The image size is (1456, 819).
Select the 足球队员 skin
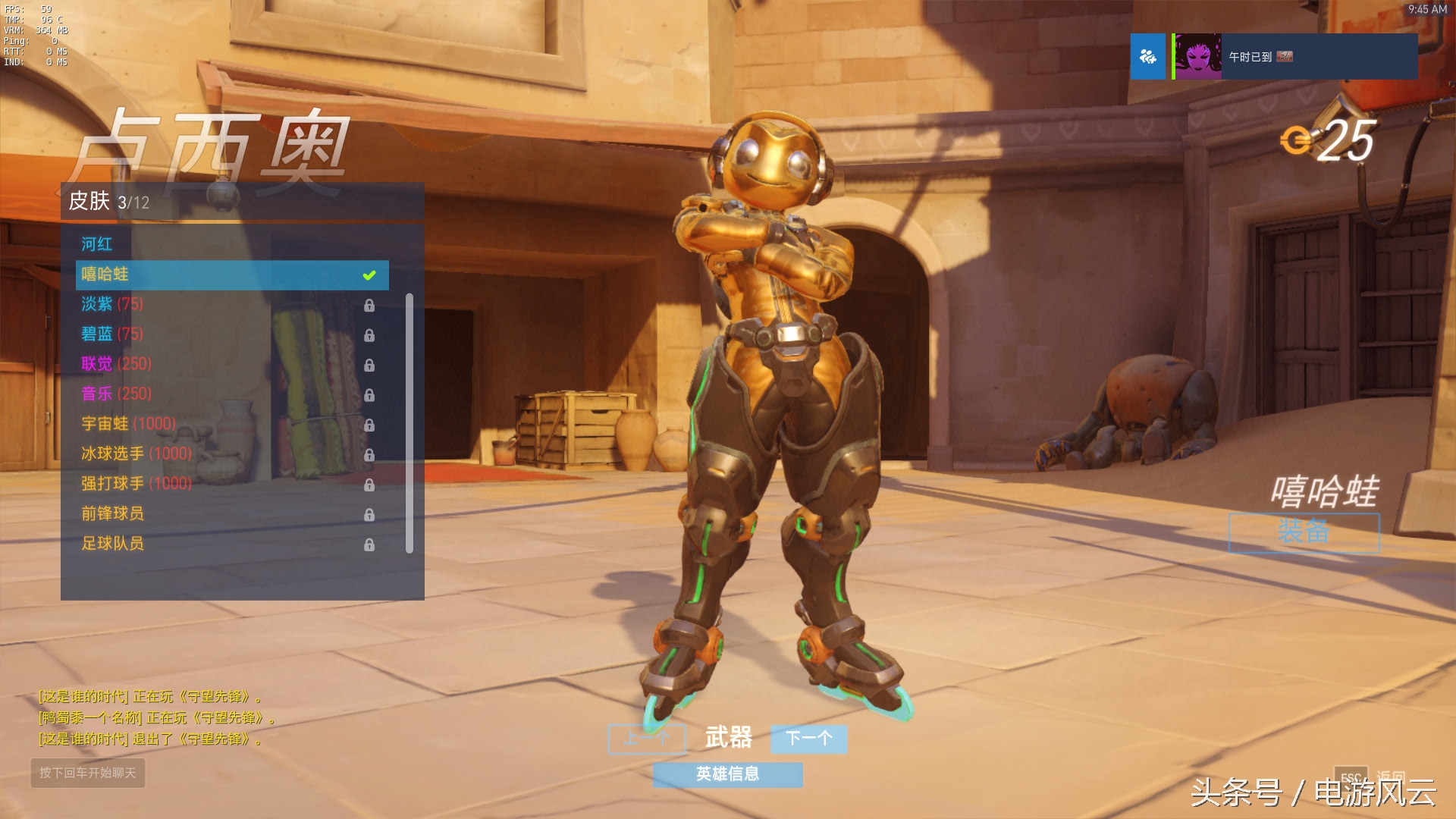113,544
